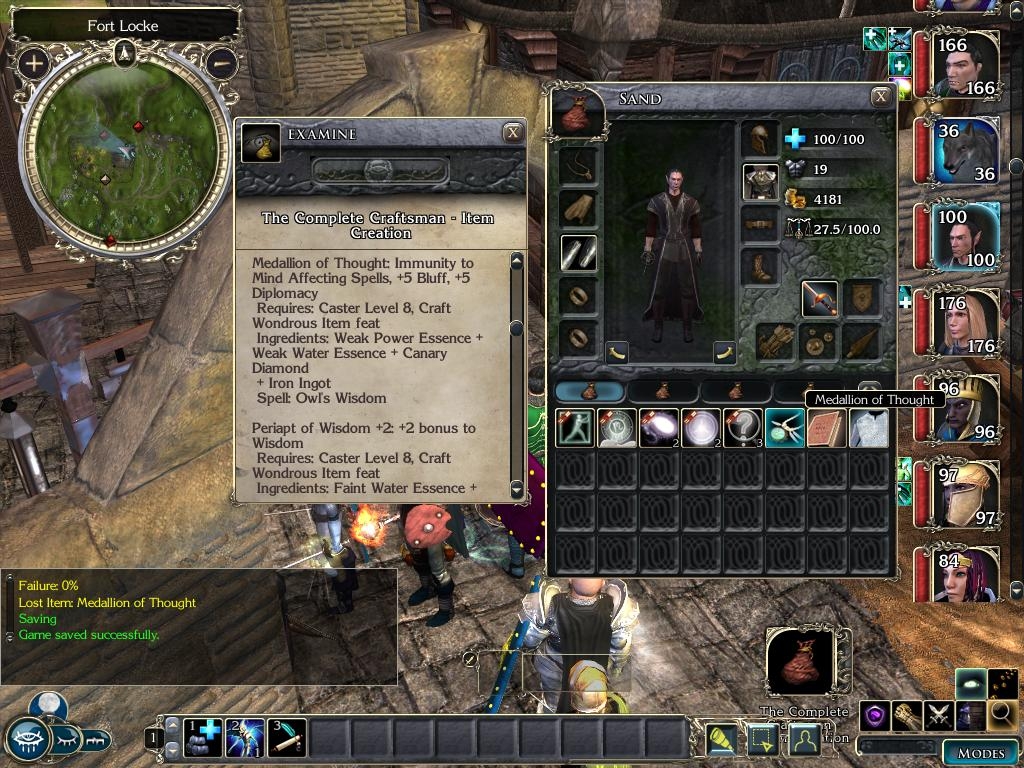
Task: Use the scroll in hotbar slot three
Action: (x=287, y=738)
